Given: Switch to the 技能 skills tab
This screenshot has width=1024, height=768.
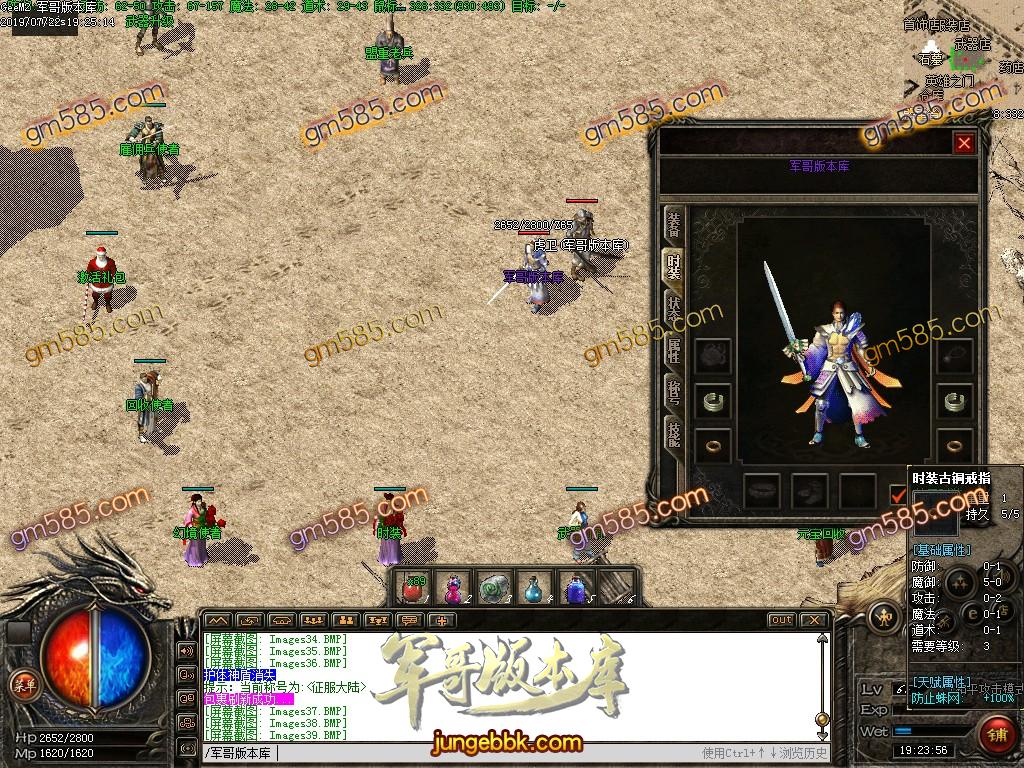Looking at the screenshot, I should (675, 433).
